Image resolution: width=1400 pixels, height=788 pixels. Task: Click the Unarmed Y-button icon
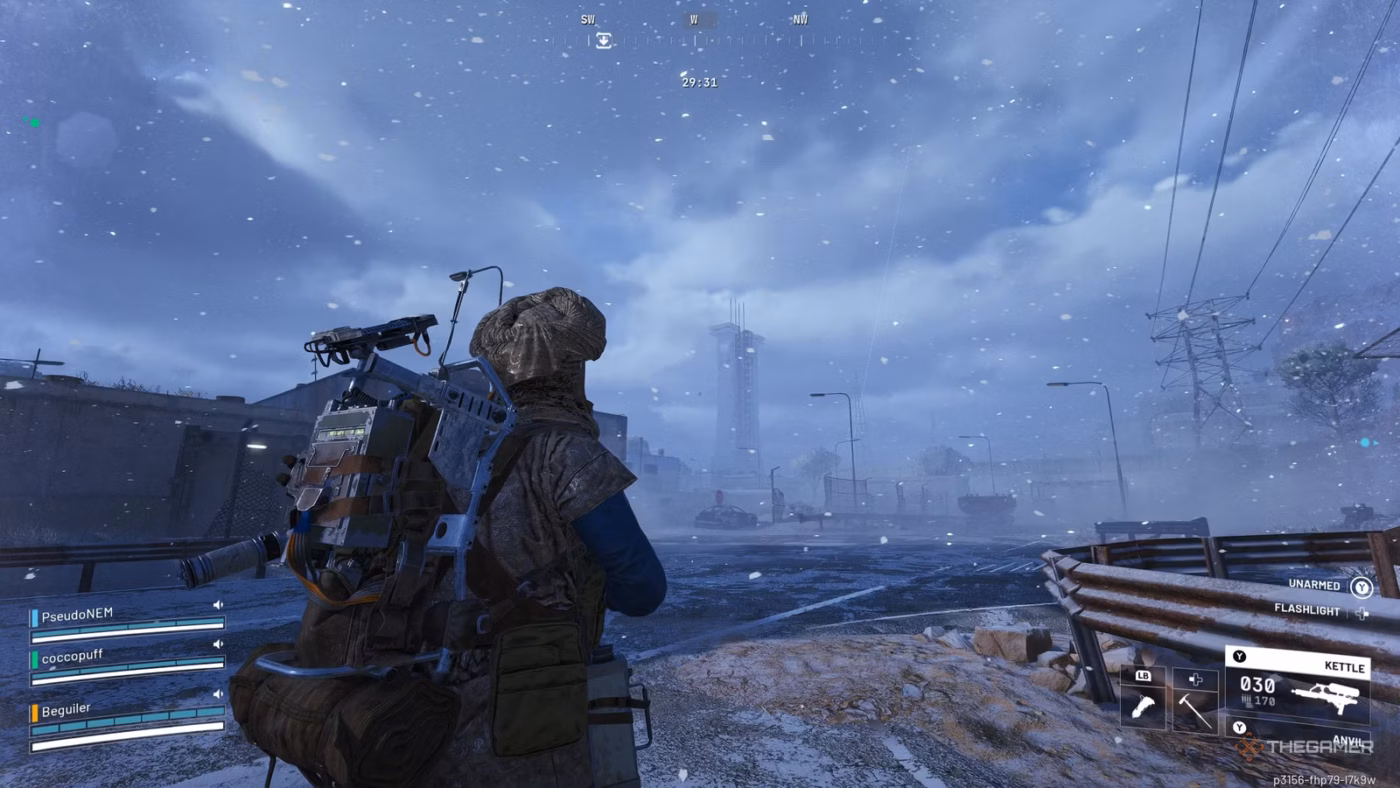pyautogui.click(x=1362, y=587)
